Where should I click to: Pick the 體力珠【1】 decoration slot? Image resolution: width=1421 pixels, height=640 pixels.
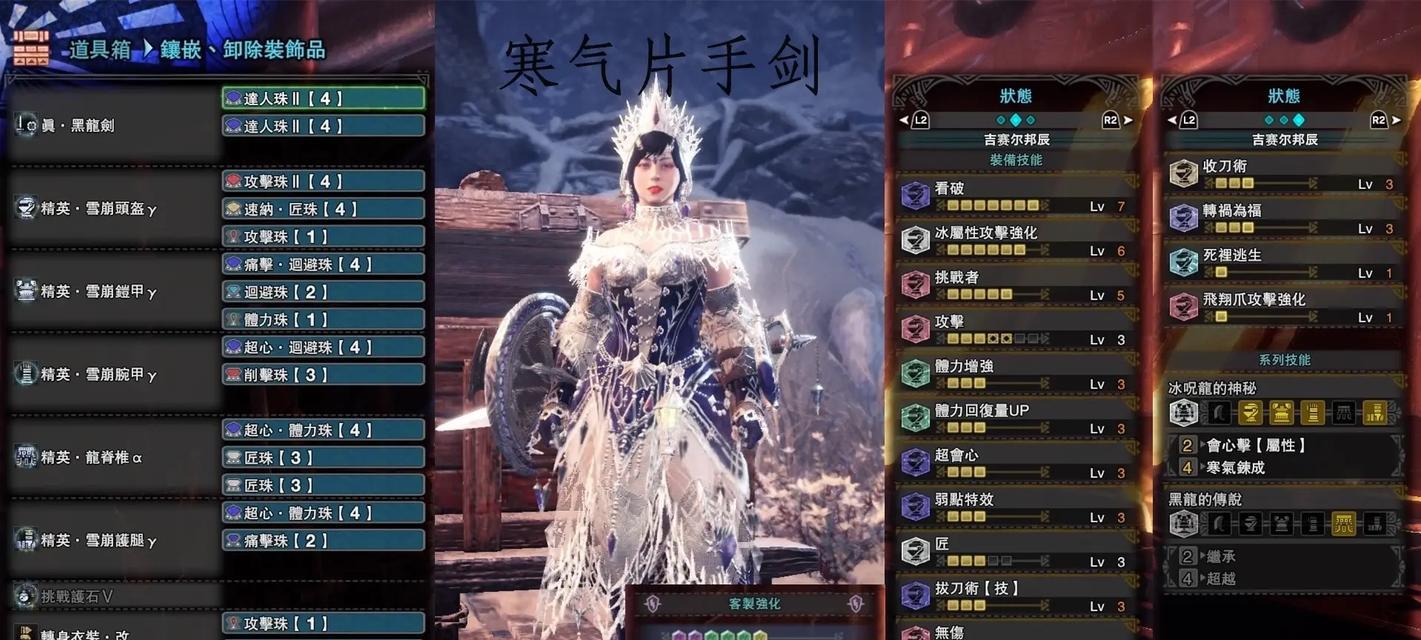coord(323,319)
